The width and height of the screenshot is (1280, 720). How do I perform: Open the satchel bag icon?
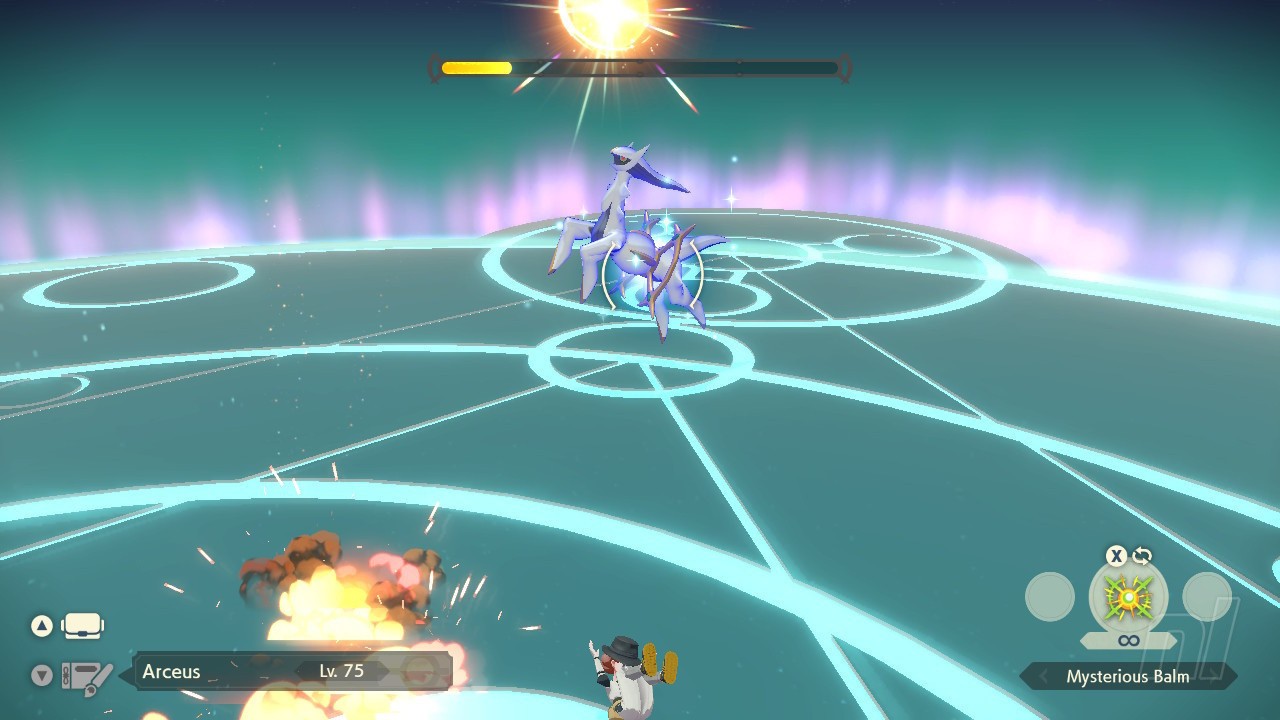pos(82,626)
